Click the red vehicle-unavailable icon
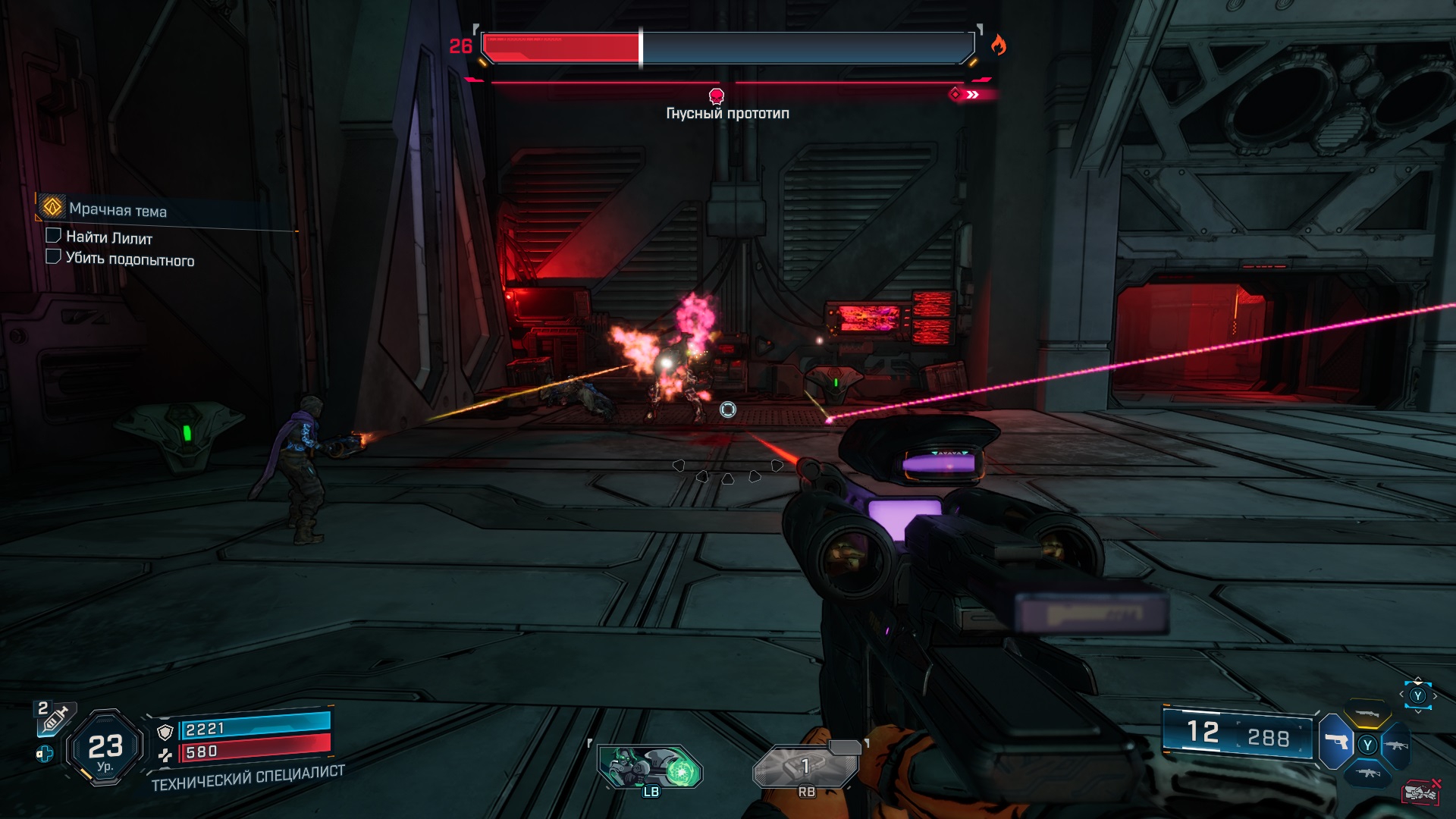Screen dimensions: 1456x819 pyautogui.click(x=1420, y=792)
